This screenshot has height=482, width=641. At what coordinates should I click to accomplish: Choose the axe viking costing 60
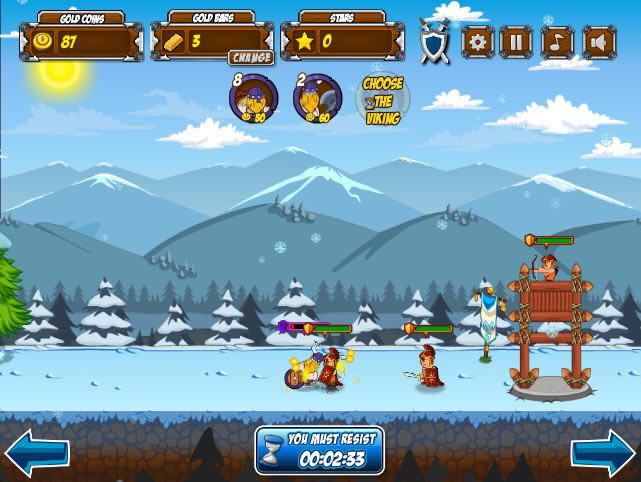[317, 99]
